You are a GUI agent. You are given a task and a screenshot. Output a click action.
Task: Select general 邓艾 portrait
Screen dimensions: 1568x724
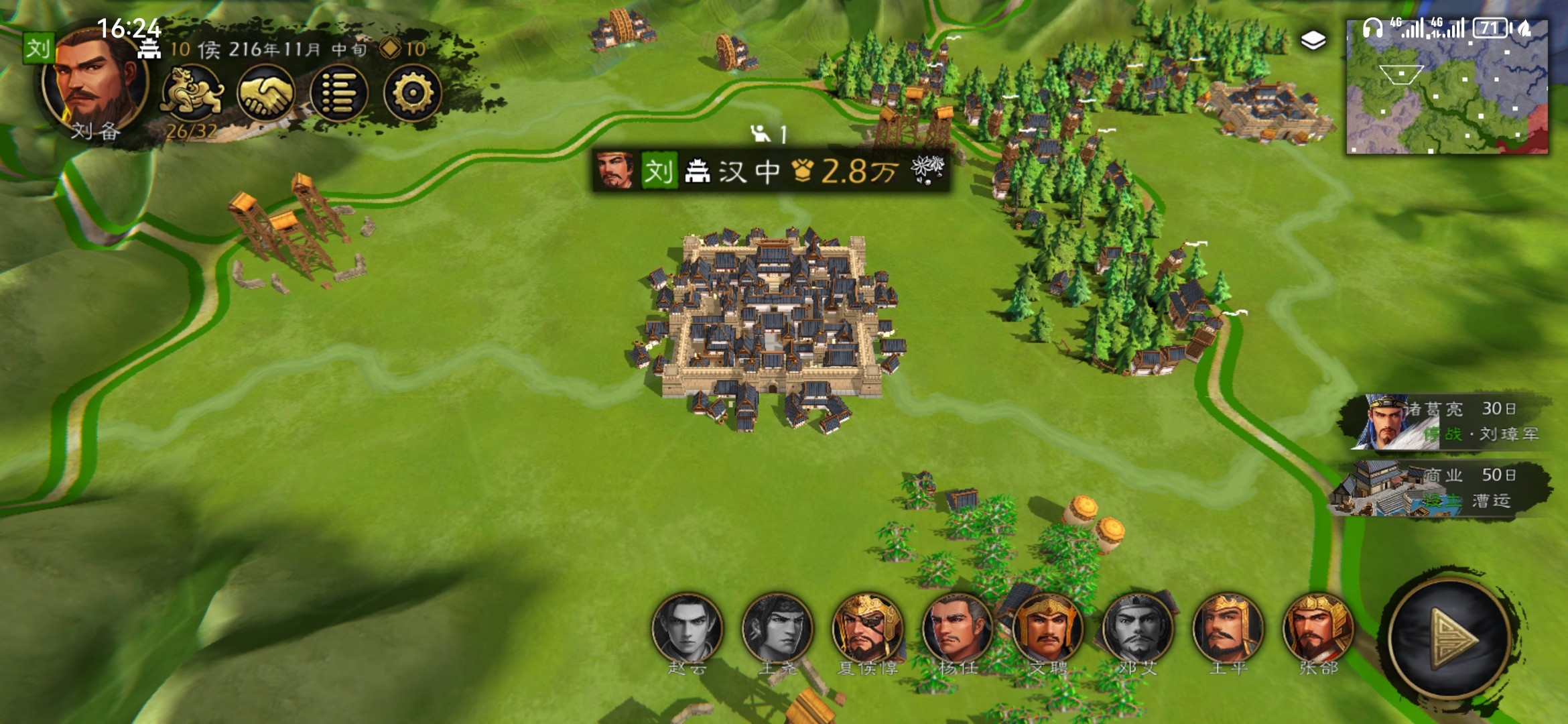point(1137,628)
